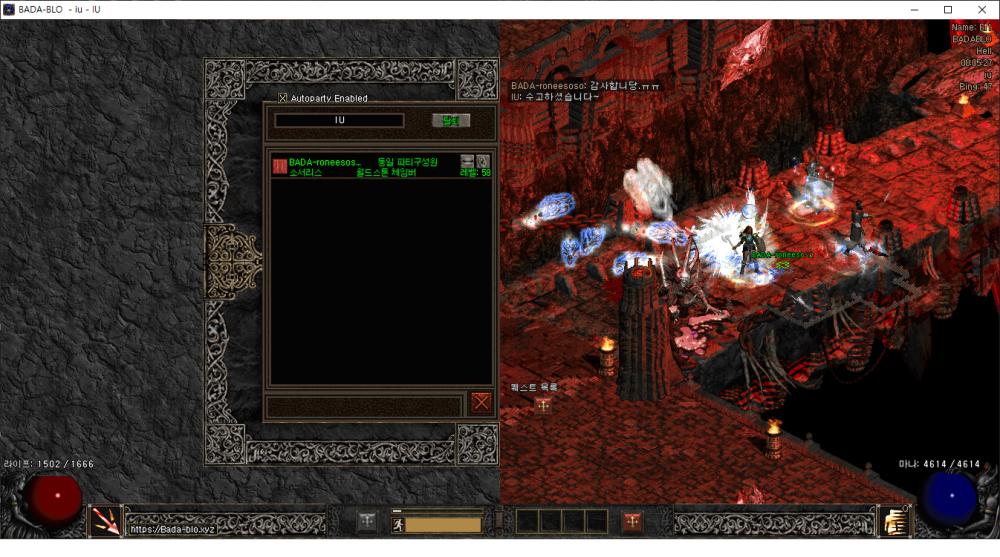Click the left small icon above level 58
This screenshot has height=557, width=1000.
(x=467, y=161)
